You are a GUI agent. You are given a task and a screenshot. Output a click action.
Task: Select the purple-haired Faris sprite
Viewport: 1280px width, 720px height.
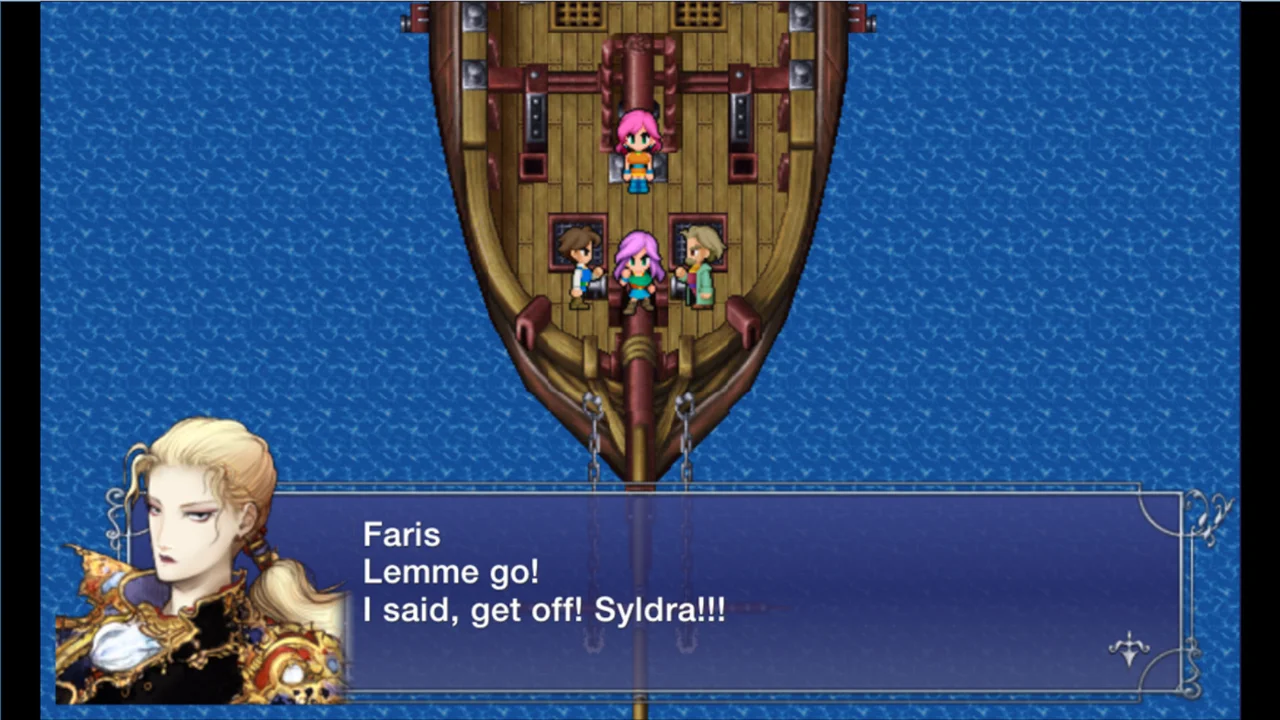pos(638,270)
